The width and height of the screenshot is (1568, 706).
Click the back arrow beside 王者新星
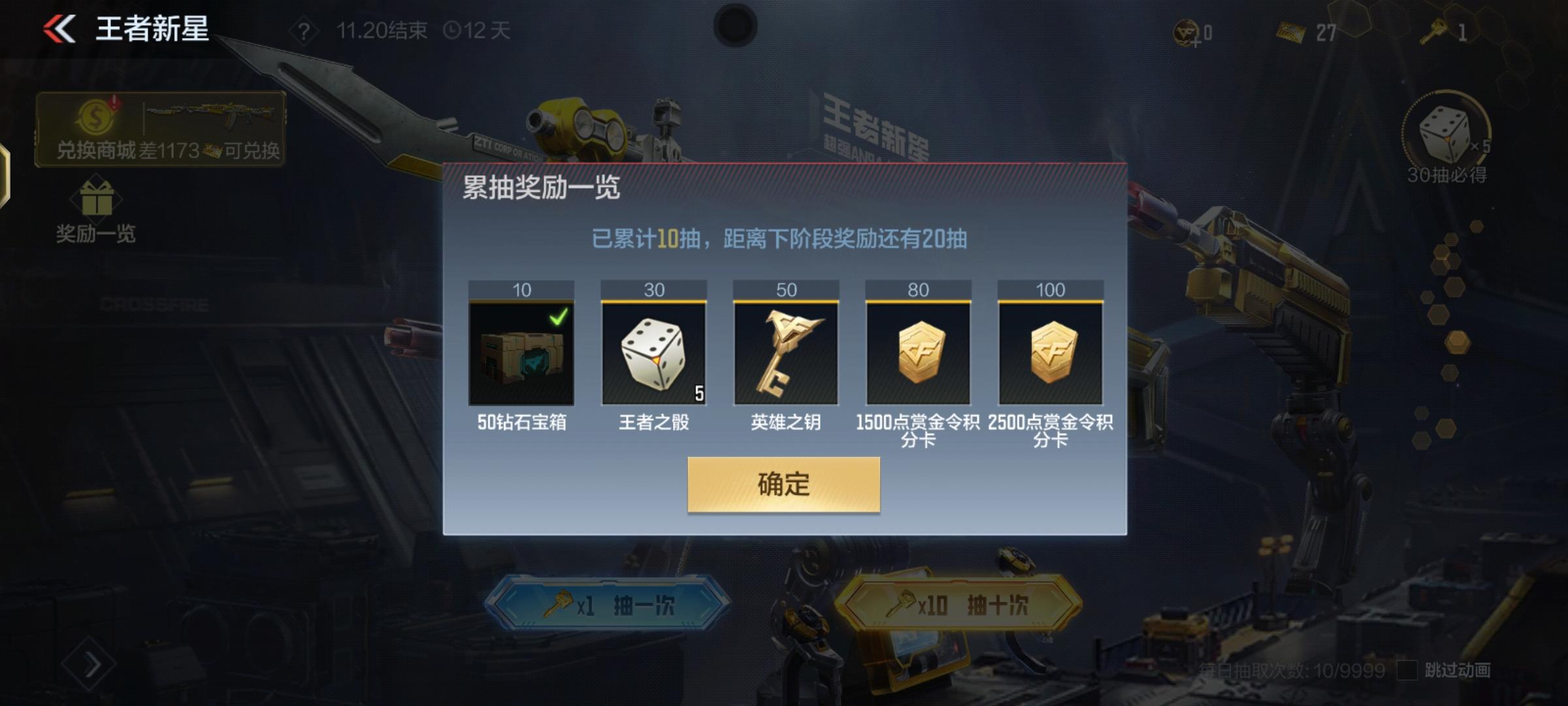[x=57, y=27]
